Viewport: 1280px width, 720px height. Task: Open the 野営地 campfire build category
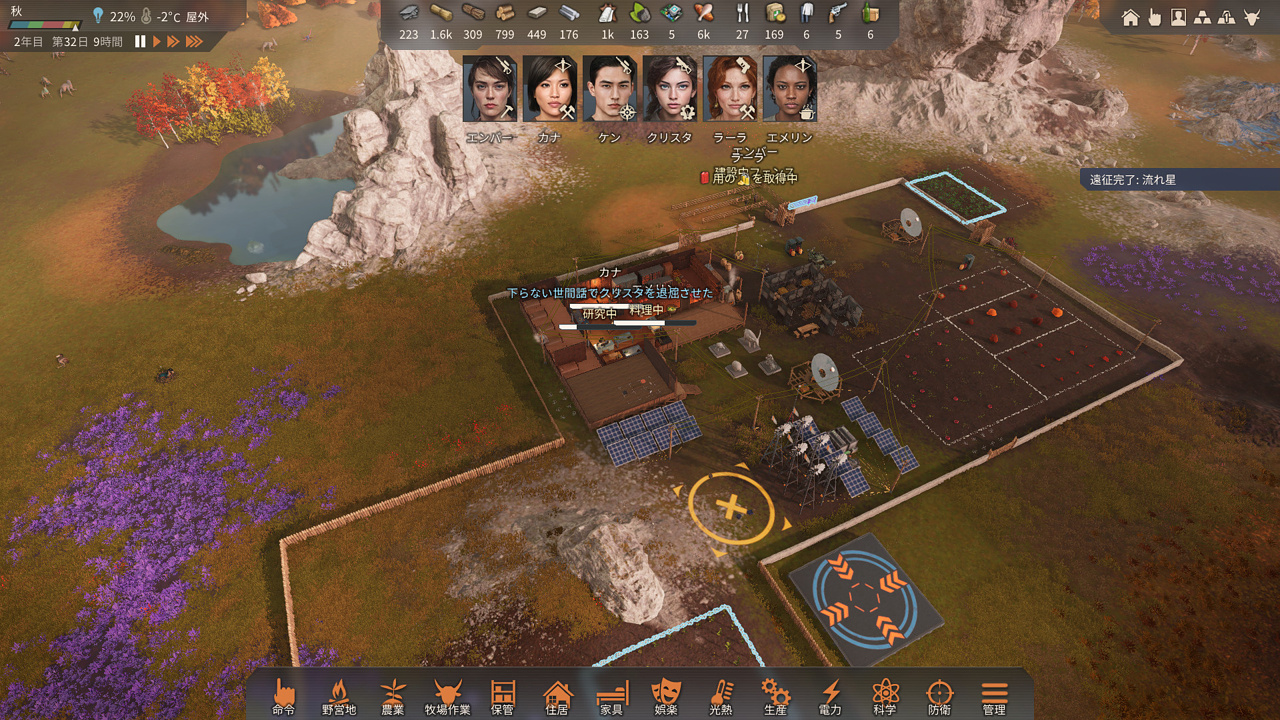coord(339,695)
